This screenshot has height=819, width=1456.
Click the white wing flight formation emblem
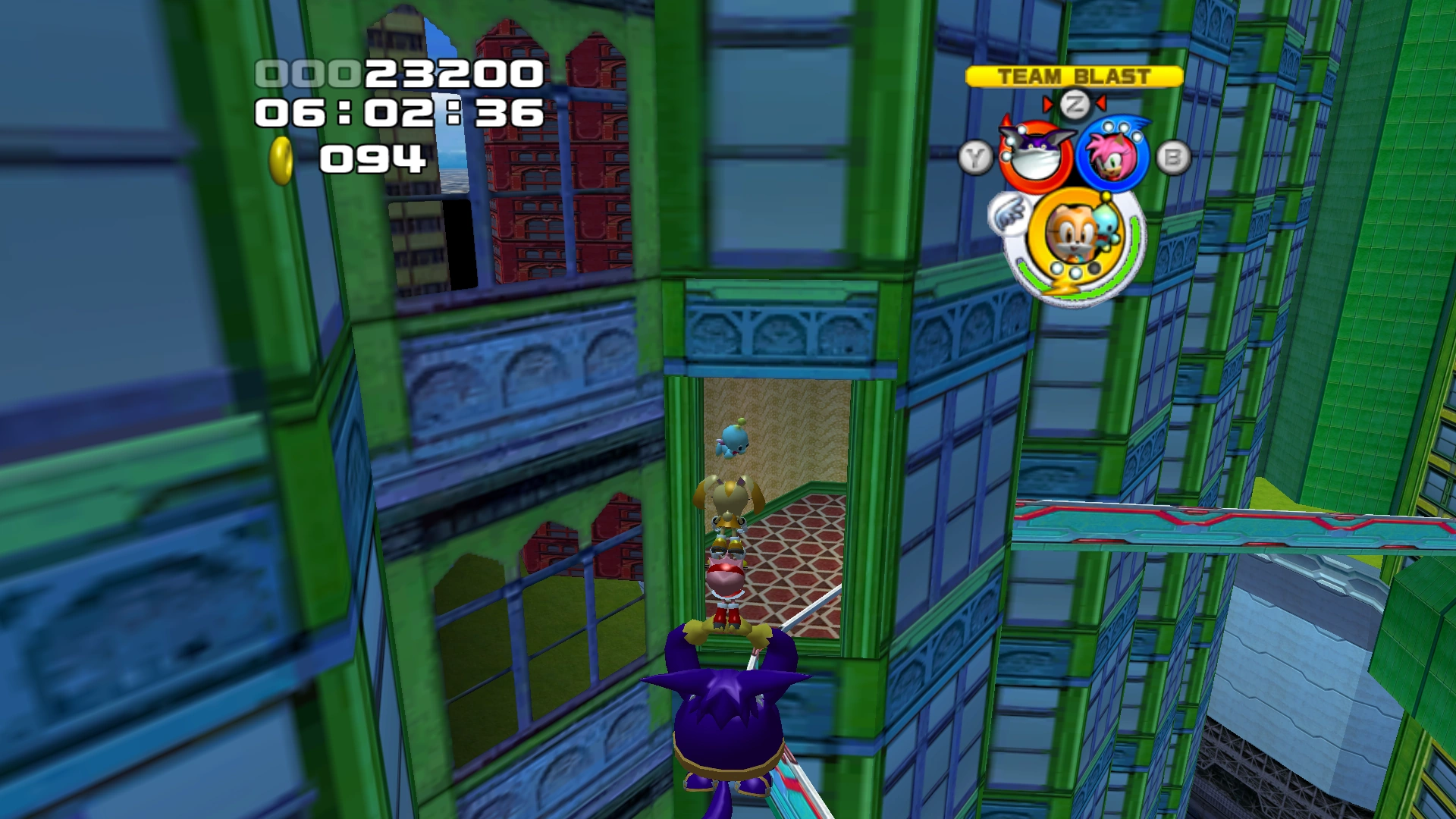(x=1009, y=213)
